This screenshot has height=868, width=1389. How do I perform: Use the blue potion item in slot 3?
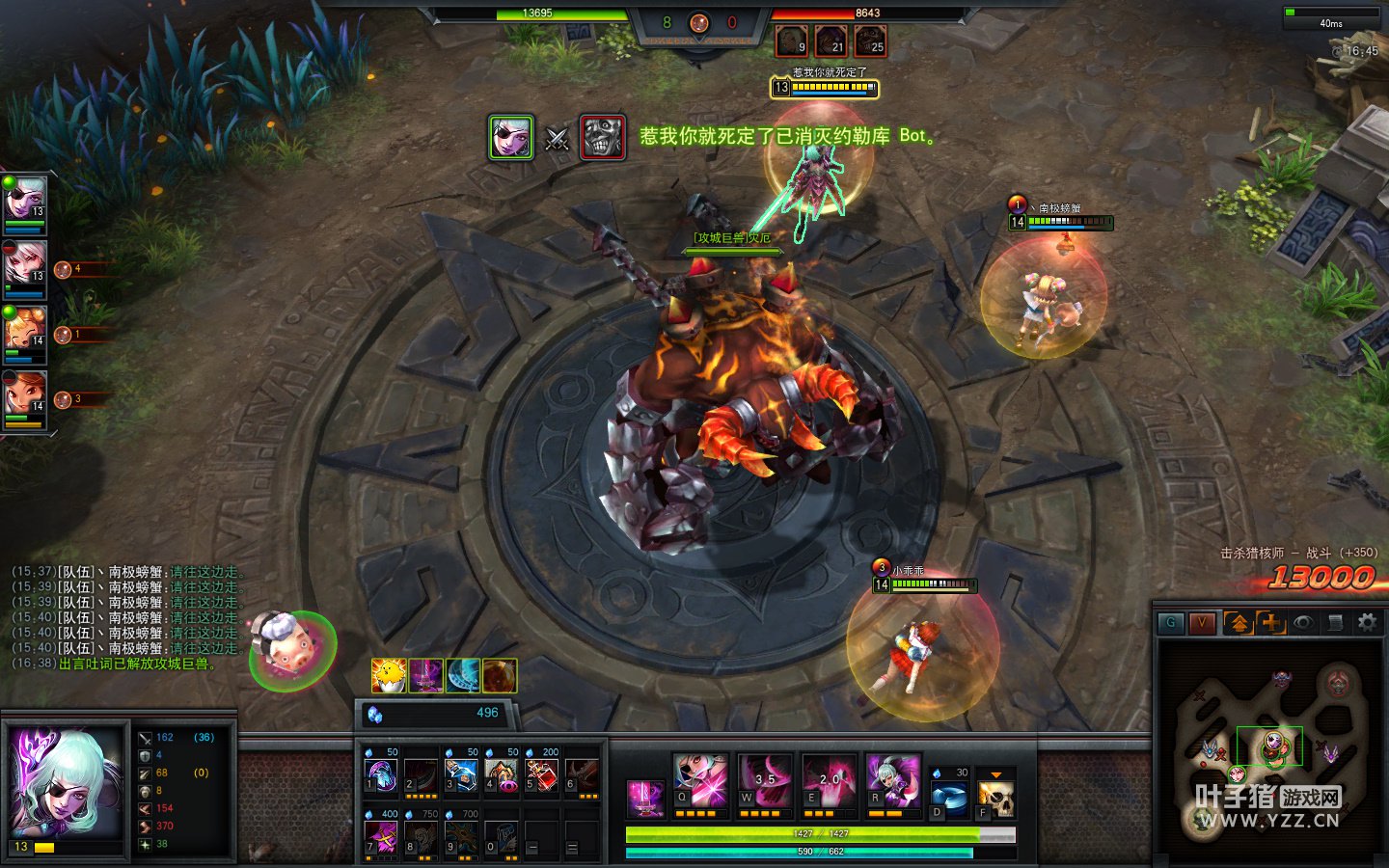point(462,775)
